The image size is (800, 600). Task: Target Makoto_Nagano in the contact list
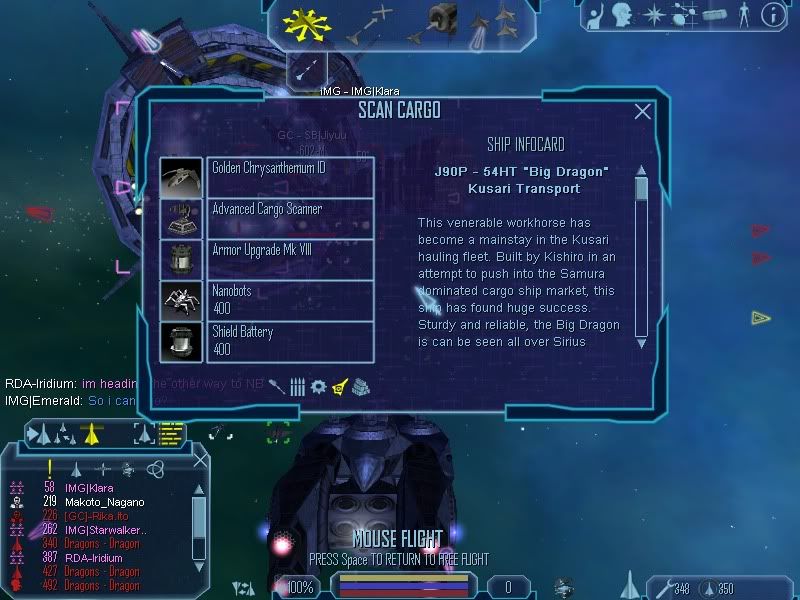[x=104, y=502]
